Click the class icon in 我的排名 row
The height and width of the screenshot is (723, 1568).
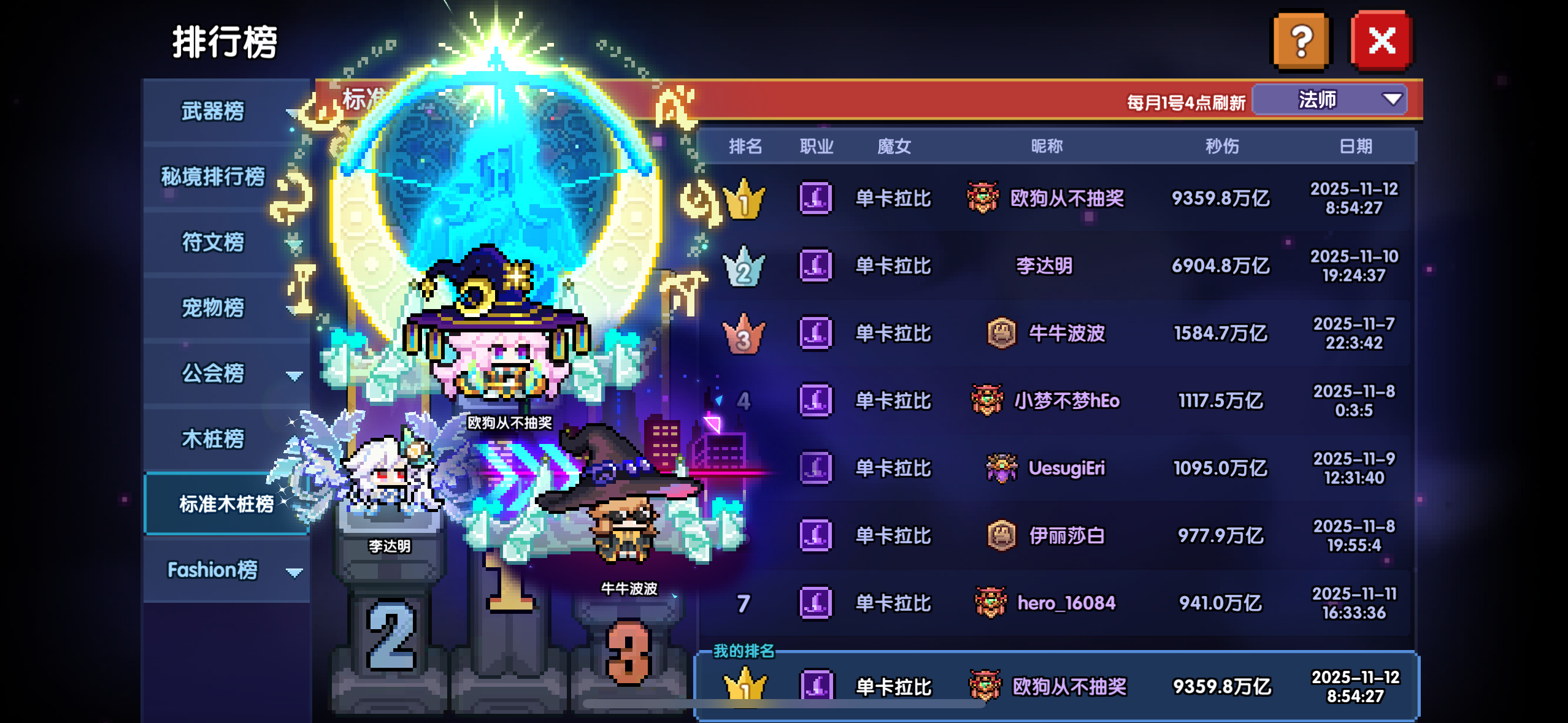pyautogui.click(x=817, y=686)
